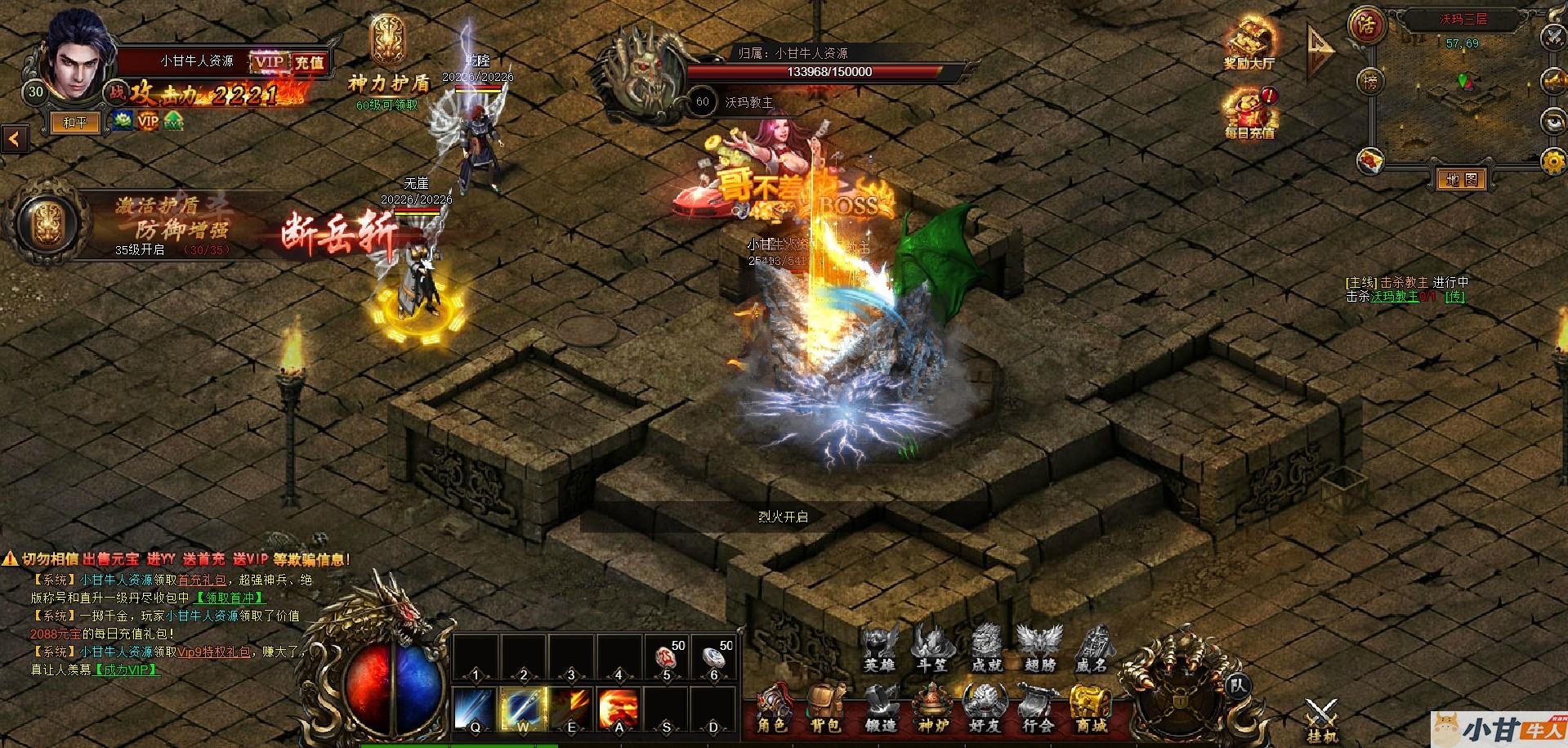Use the flame skill on hotkey A
The height and width of the screenshot is (748, 1568).
619,708
